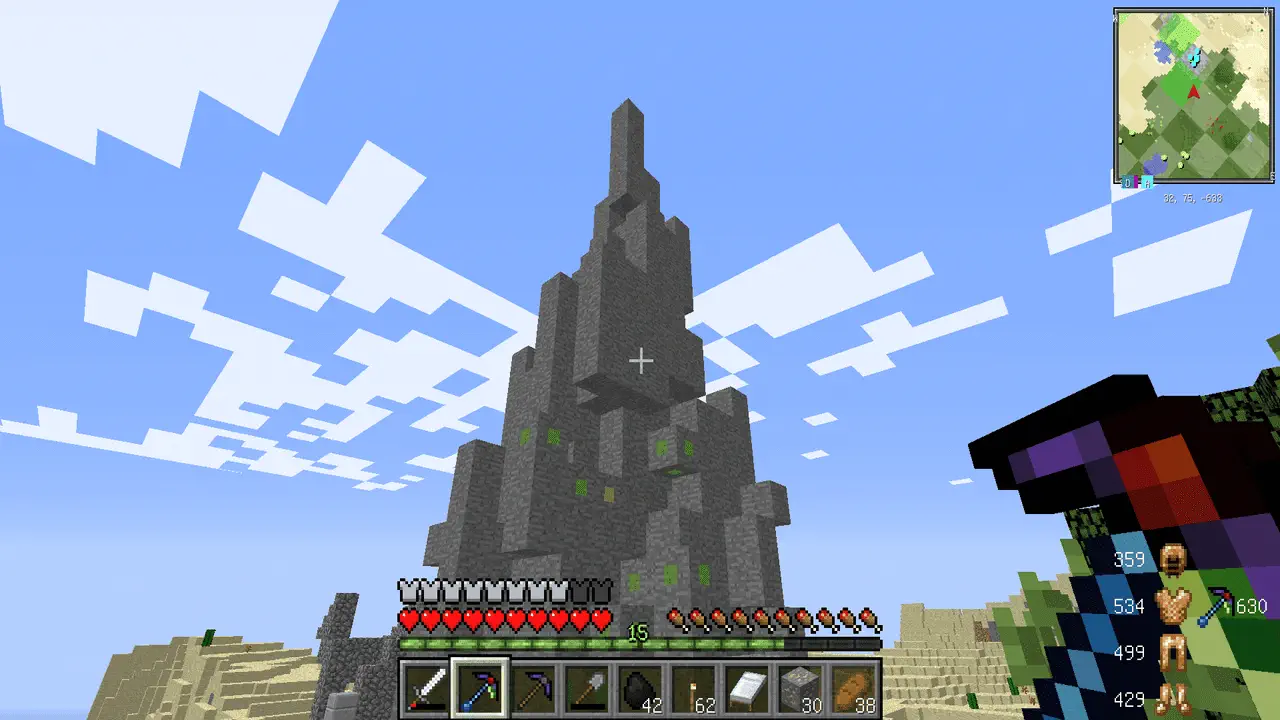Click the held pickaxe durability icon
1280x720 pixels.
(1217, 606)
